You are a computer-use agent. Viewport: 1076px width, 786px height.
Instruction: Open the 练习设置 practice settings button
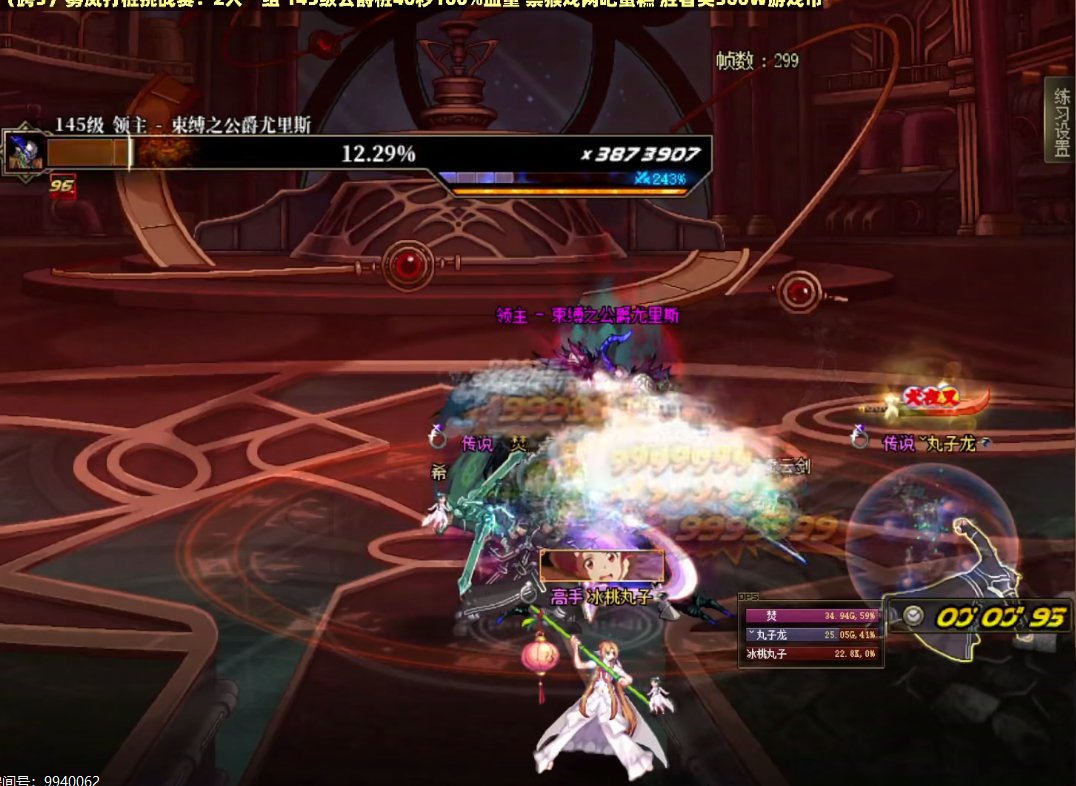(x=1059, y=120)
